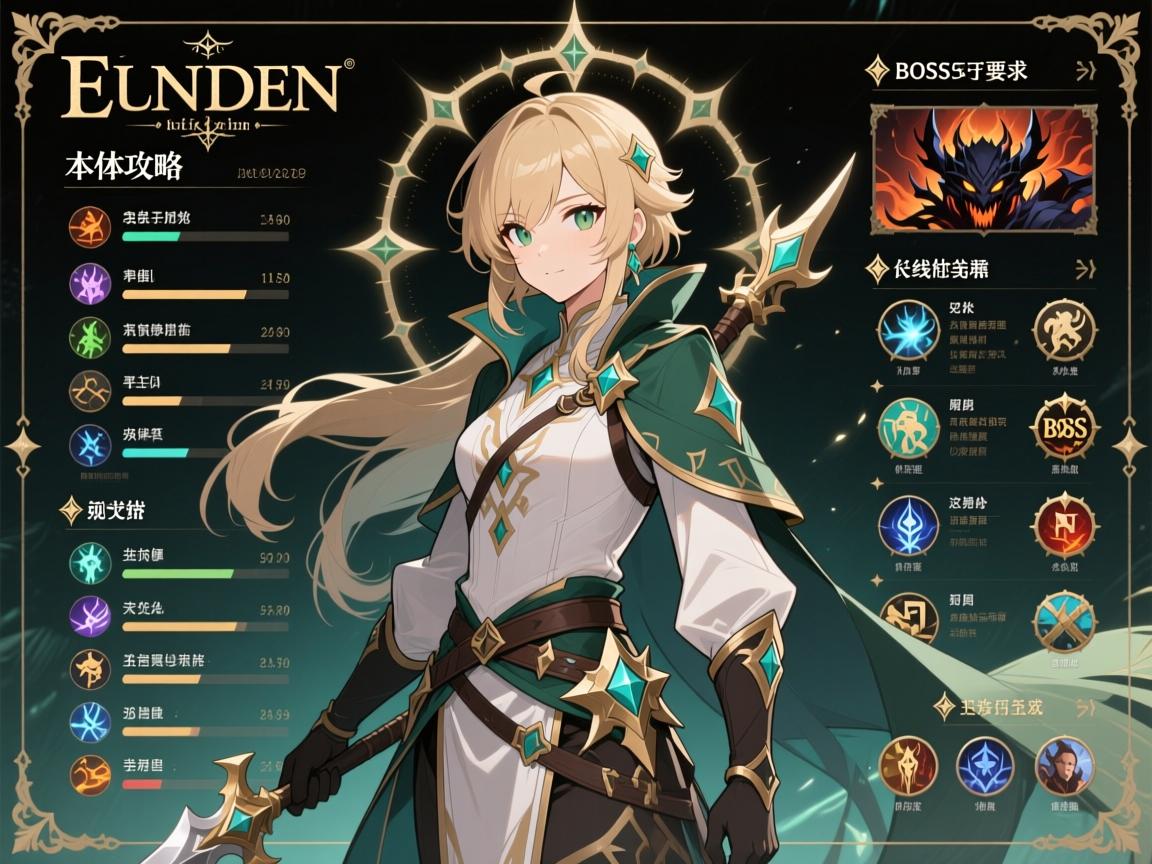Click the gold BOSS badge icon
Viewport: 1152px width, 864px height.
(1064, 427)
